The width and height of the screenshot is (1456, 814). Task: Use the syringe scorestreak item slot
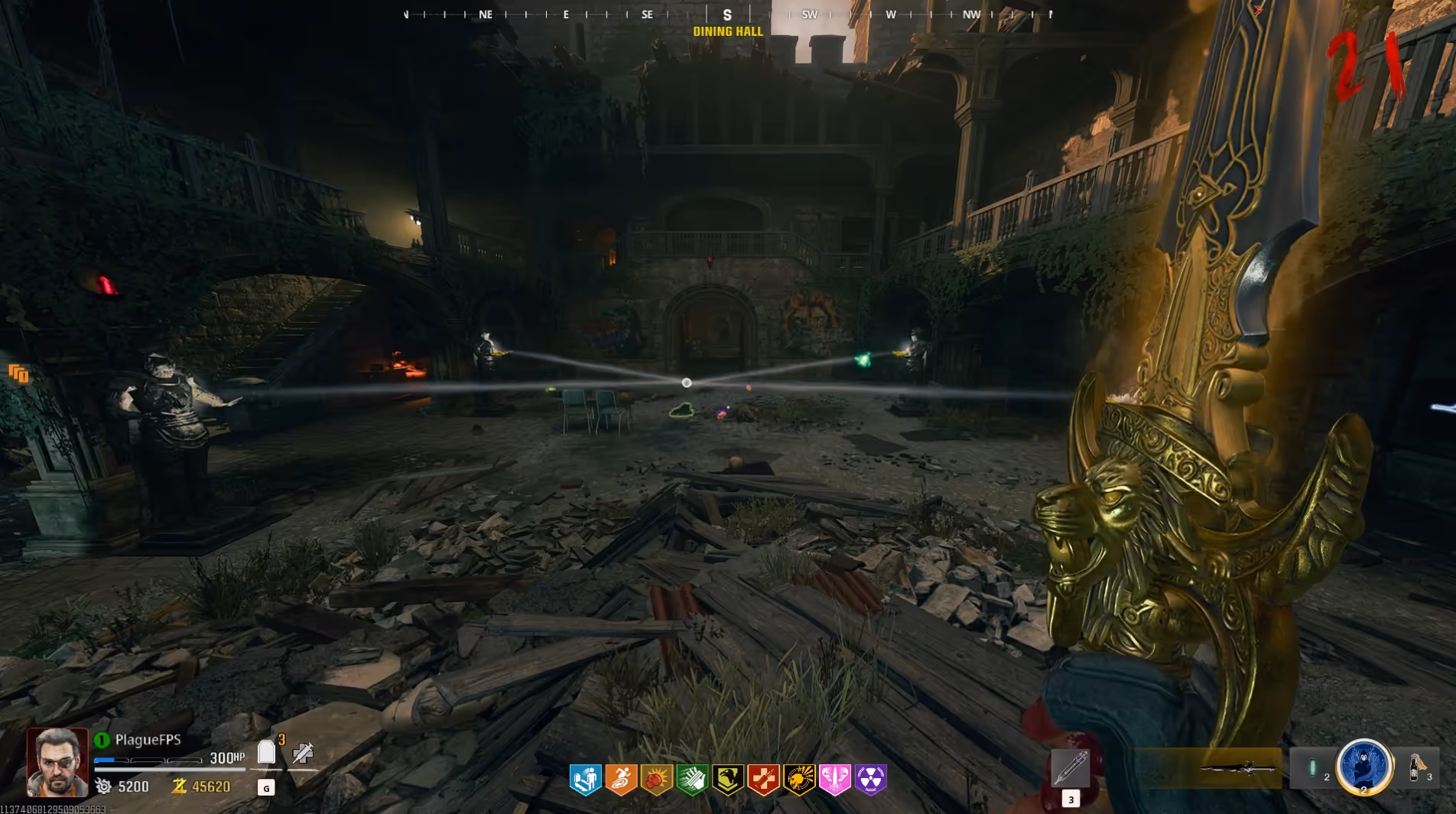[1070, 767]
